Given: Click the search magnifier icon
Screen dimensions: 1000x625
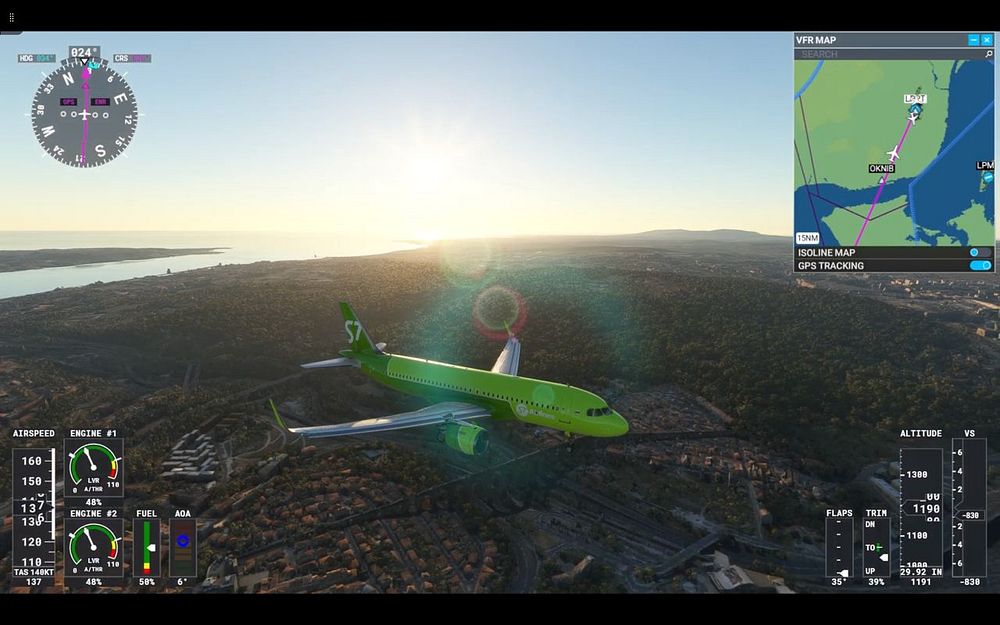Looking at the screenshot, I should pos(989,54).
